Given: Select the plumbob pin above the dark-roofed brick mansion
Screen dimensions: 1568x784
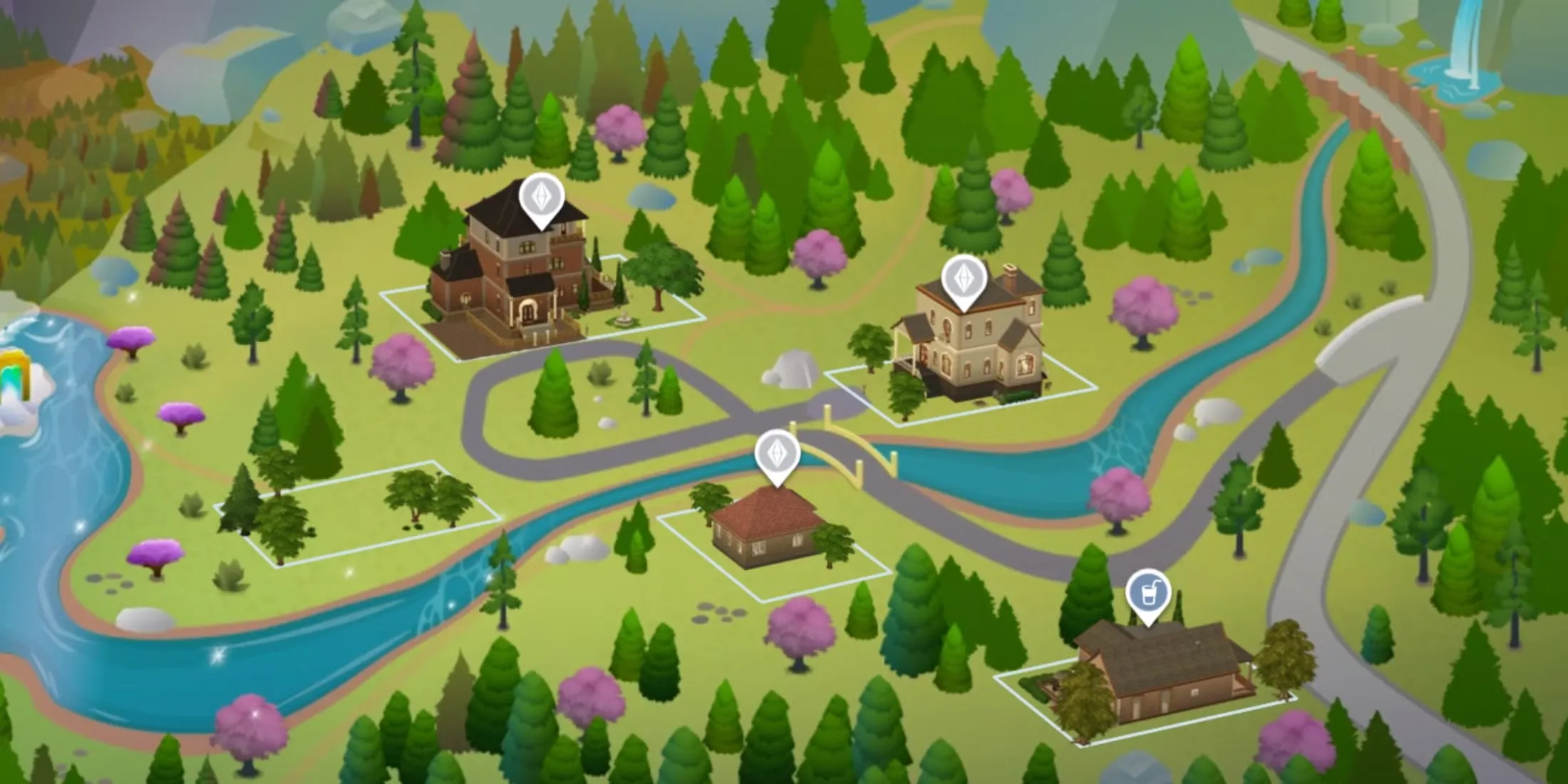Looking at the screenshot, I should pos(542,197).
